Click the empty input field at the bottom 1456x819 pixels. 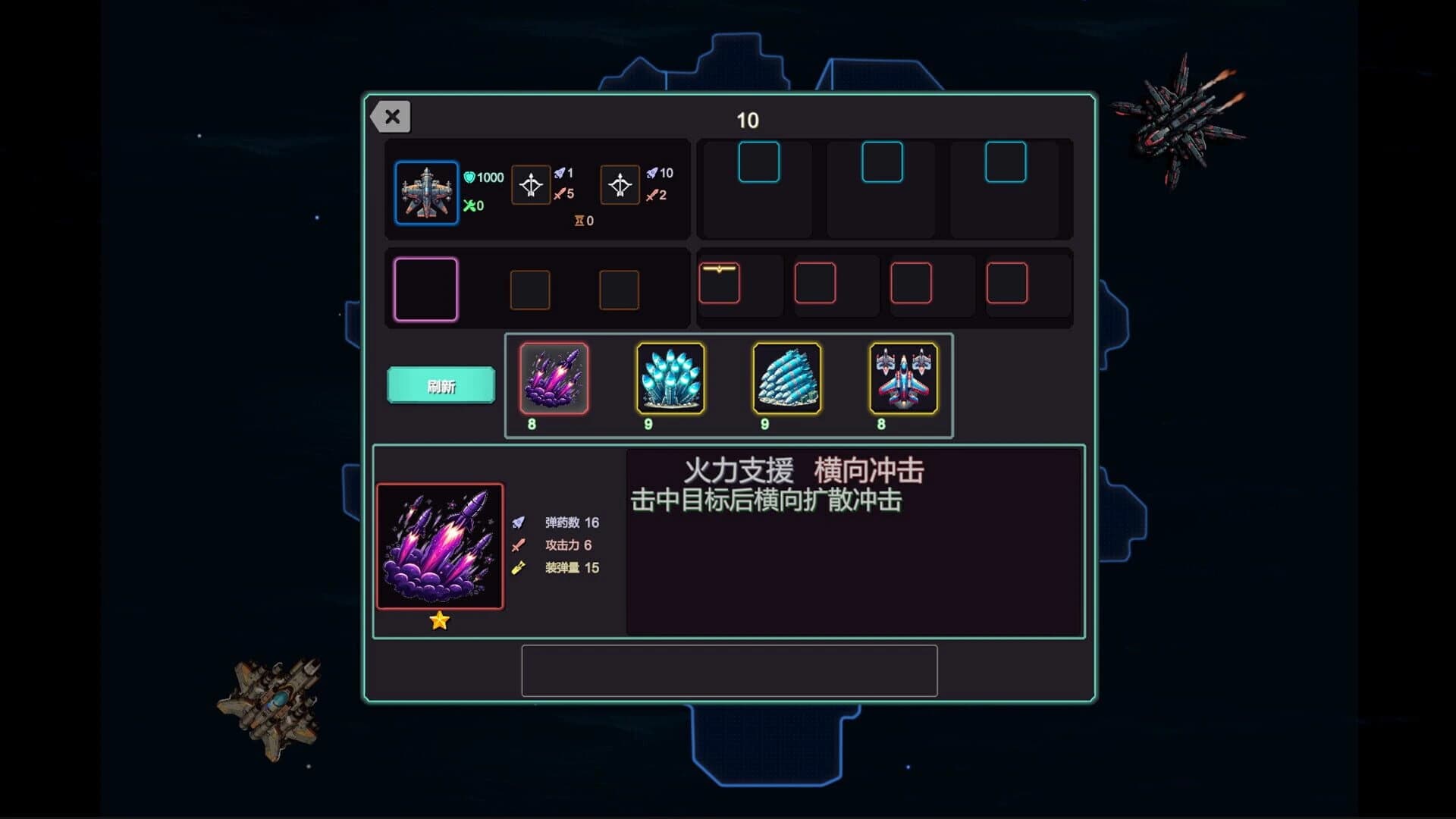pos(730,672)
